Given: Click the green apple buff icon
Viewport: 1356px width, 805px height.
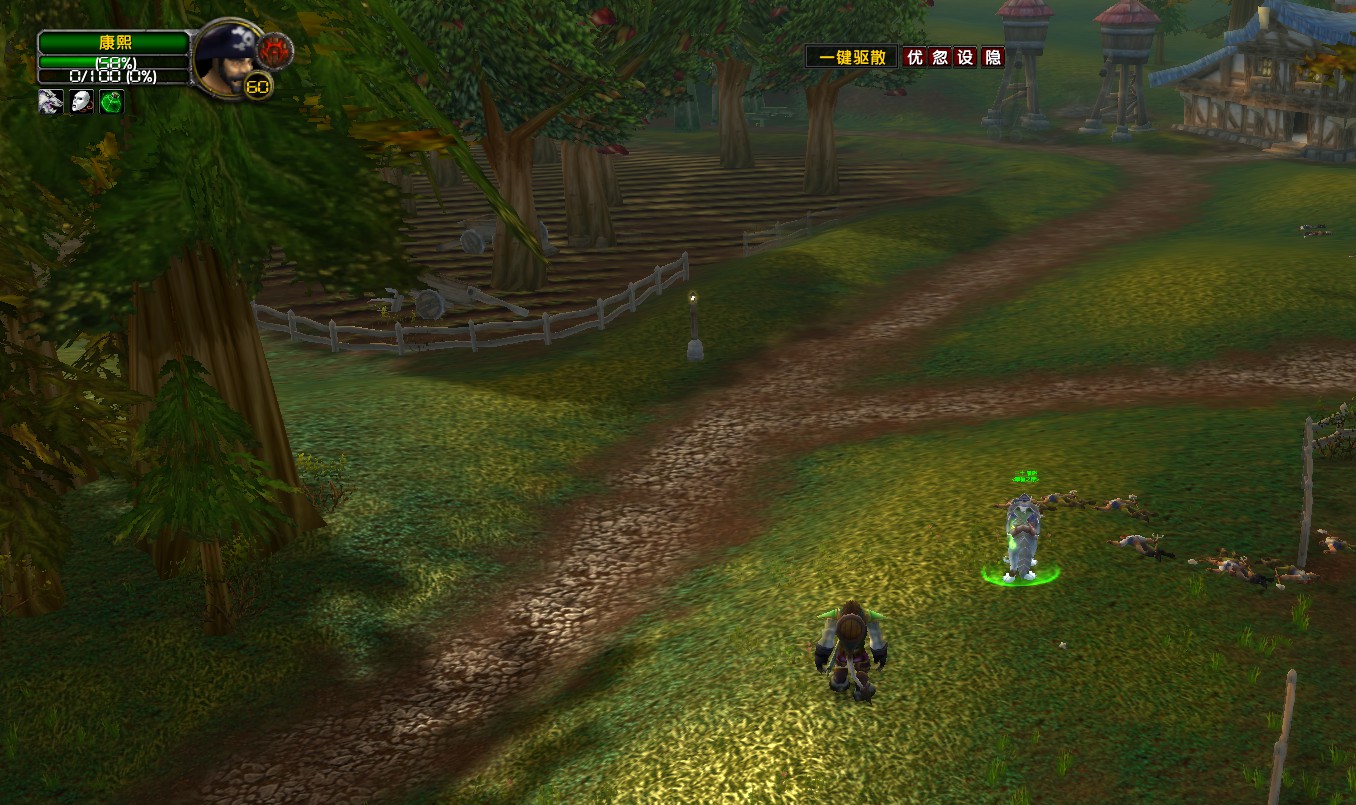Looking at the screenshot, I should click(x=111, y=101).
